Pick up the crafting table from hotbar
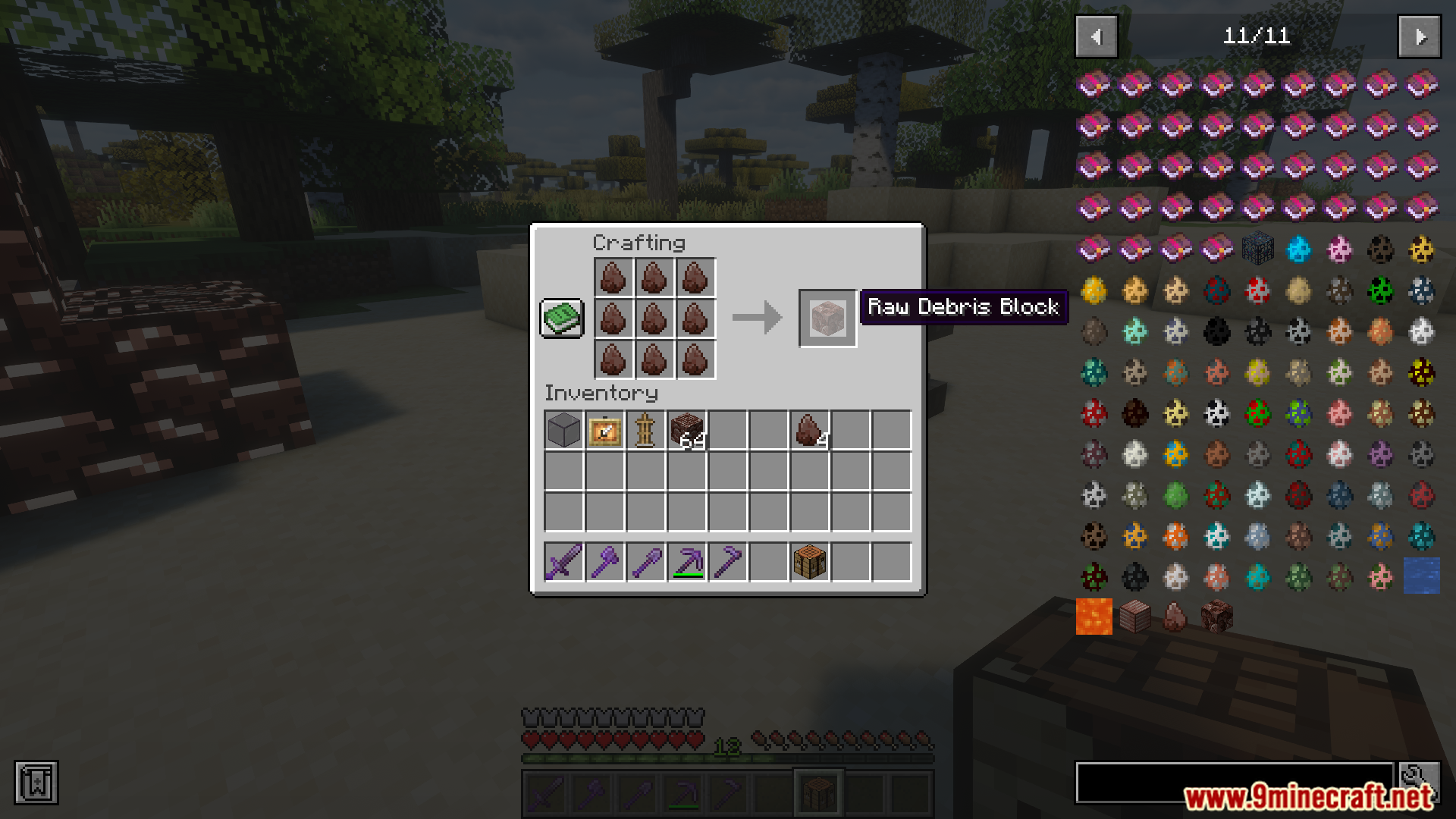1456x819 pixels. [x=810, y=563]
